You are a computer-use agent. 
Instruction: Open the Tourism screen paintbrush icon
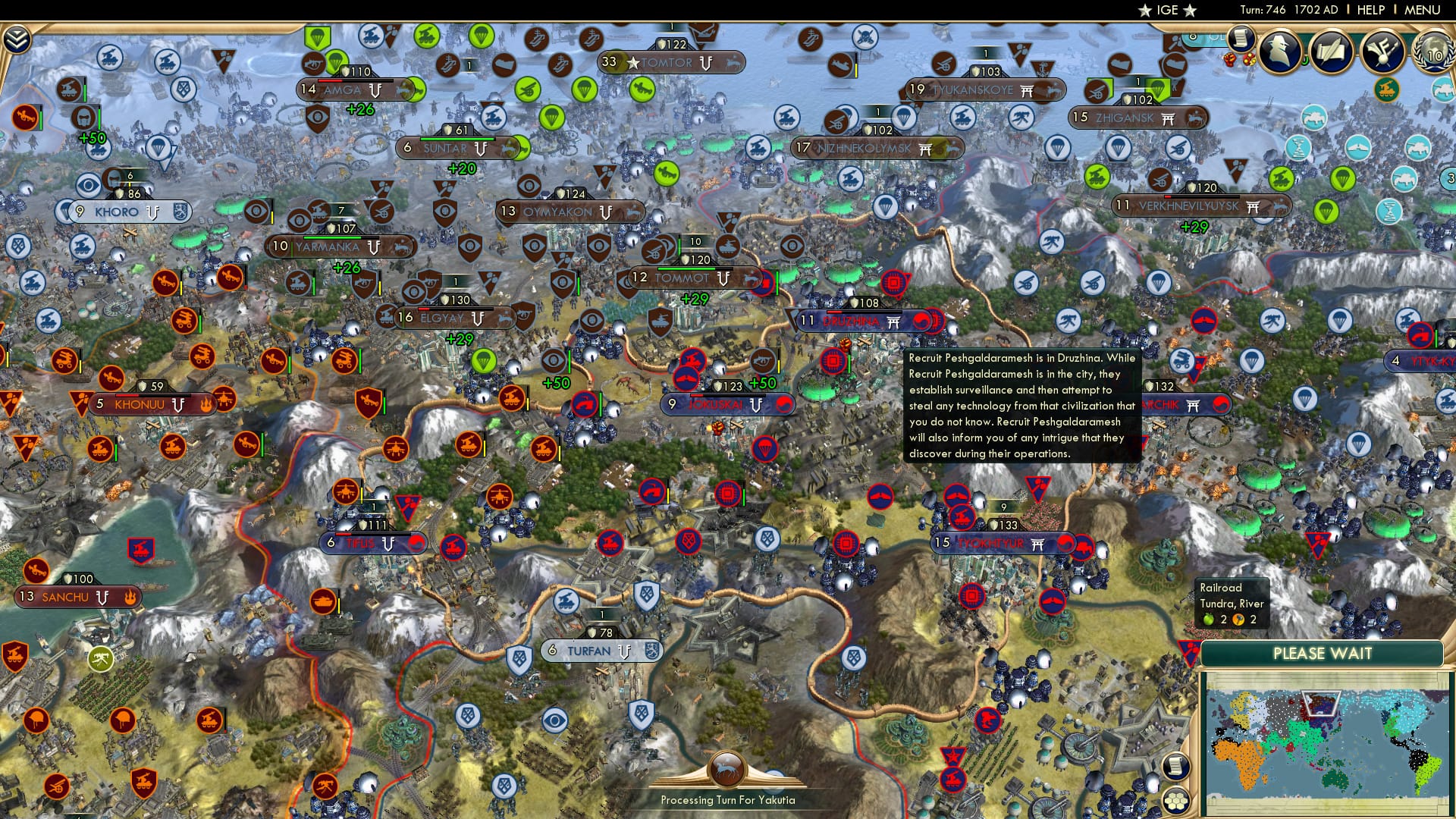pos(1382,49)
